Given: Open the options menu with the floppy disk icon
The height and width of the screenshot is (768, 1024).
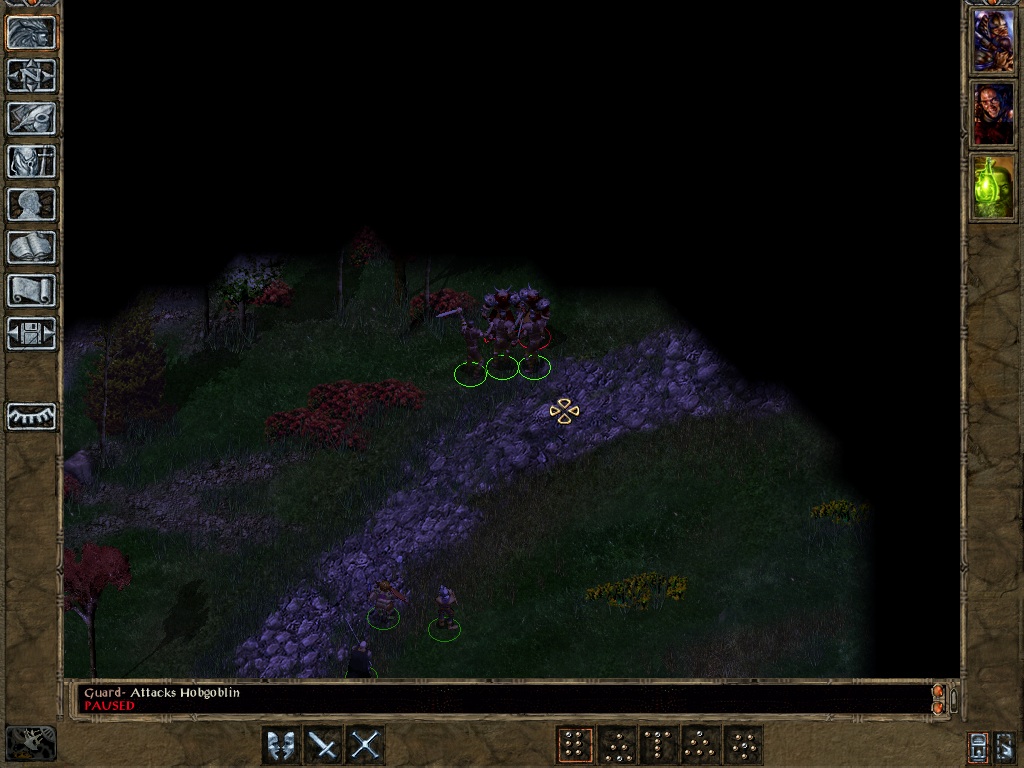Looking at the screenshot, I should click(x=31, y=333).
